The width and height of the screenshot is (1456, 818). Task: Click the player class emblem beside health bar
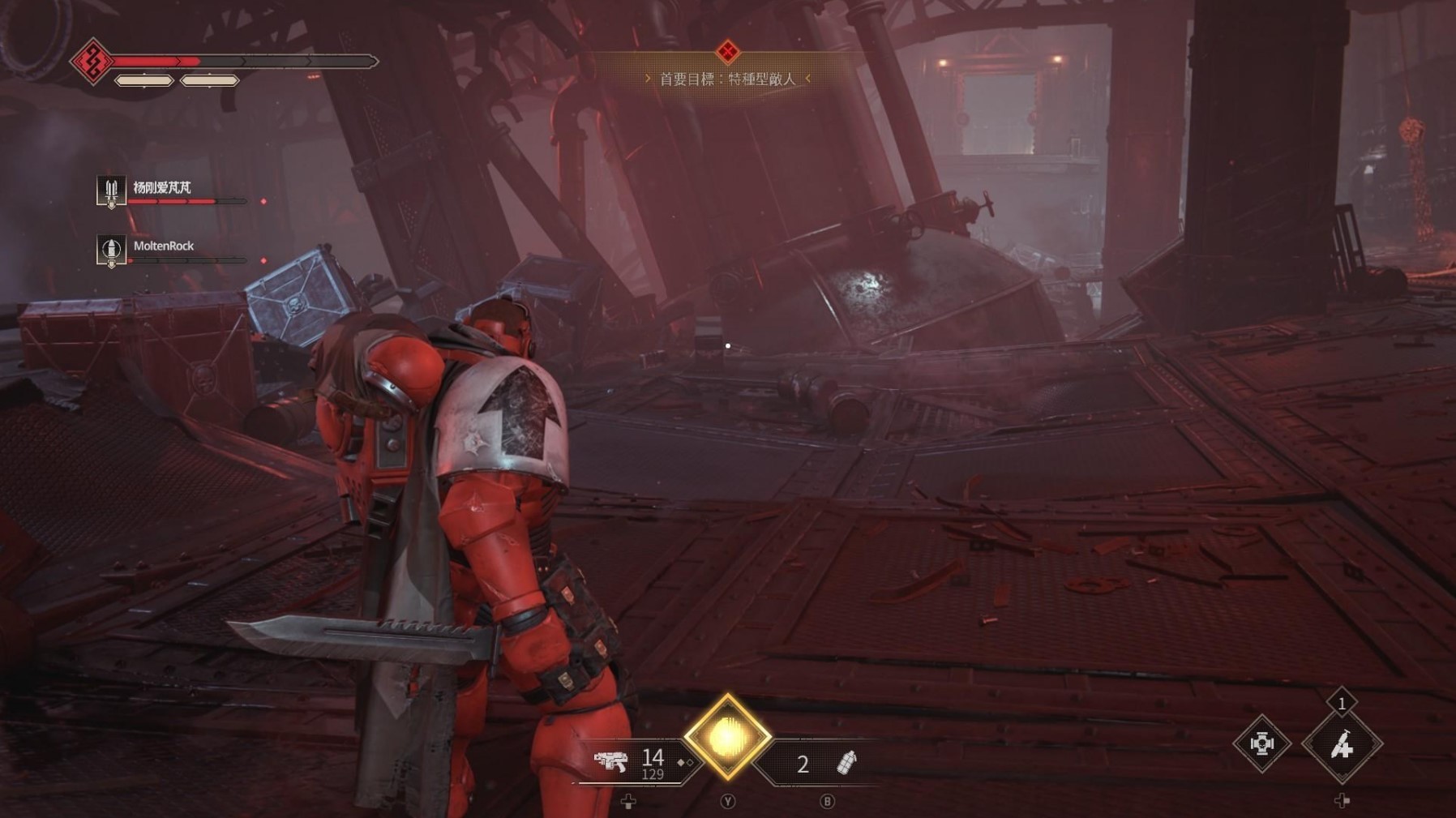click(92, 61)
